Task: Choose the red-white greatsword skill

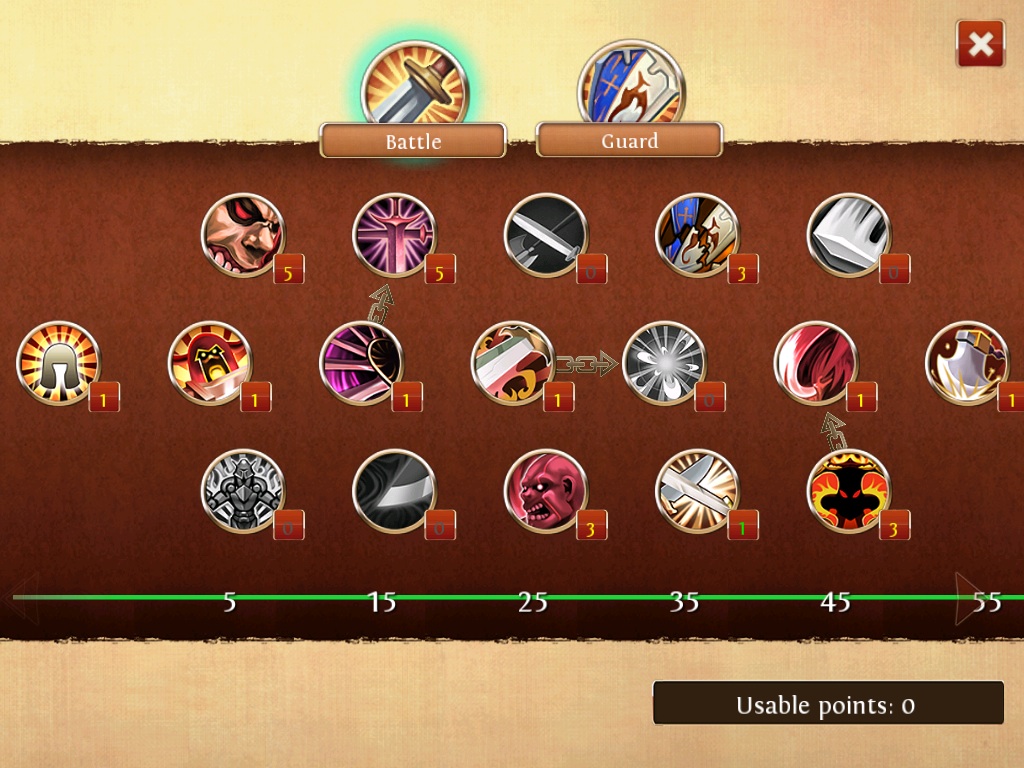Action: (x=513, y=363)
